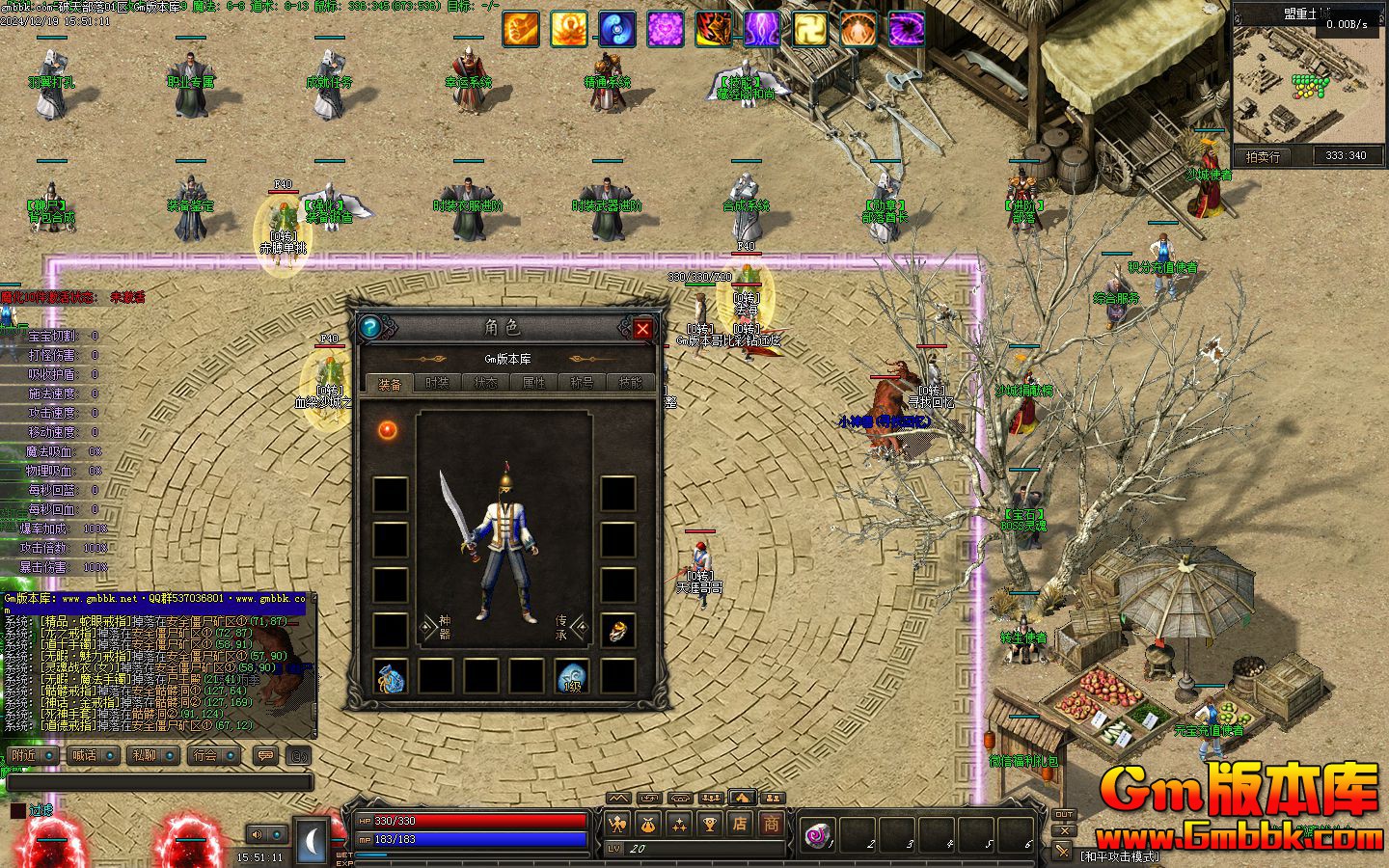Screen dimensions: 1389x868
Task: Select the equipped ring slot
Action: click(x=617, y=631)
